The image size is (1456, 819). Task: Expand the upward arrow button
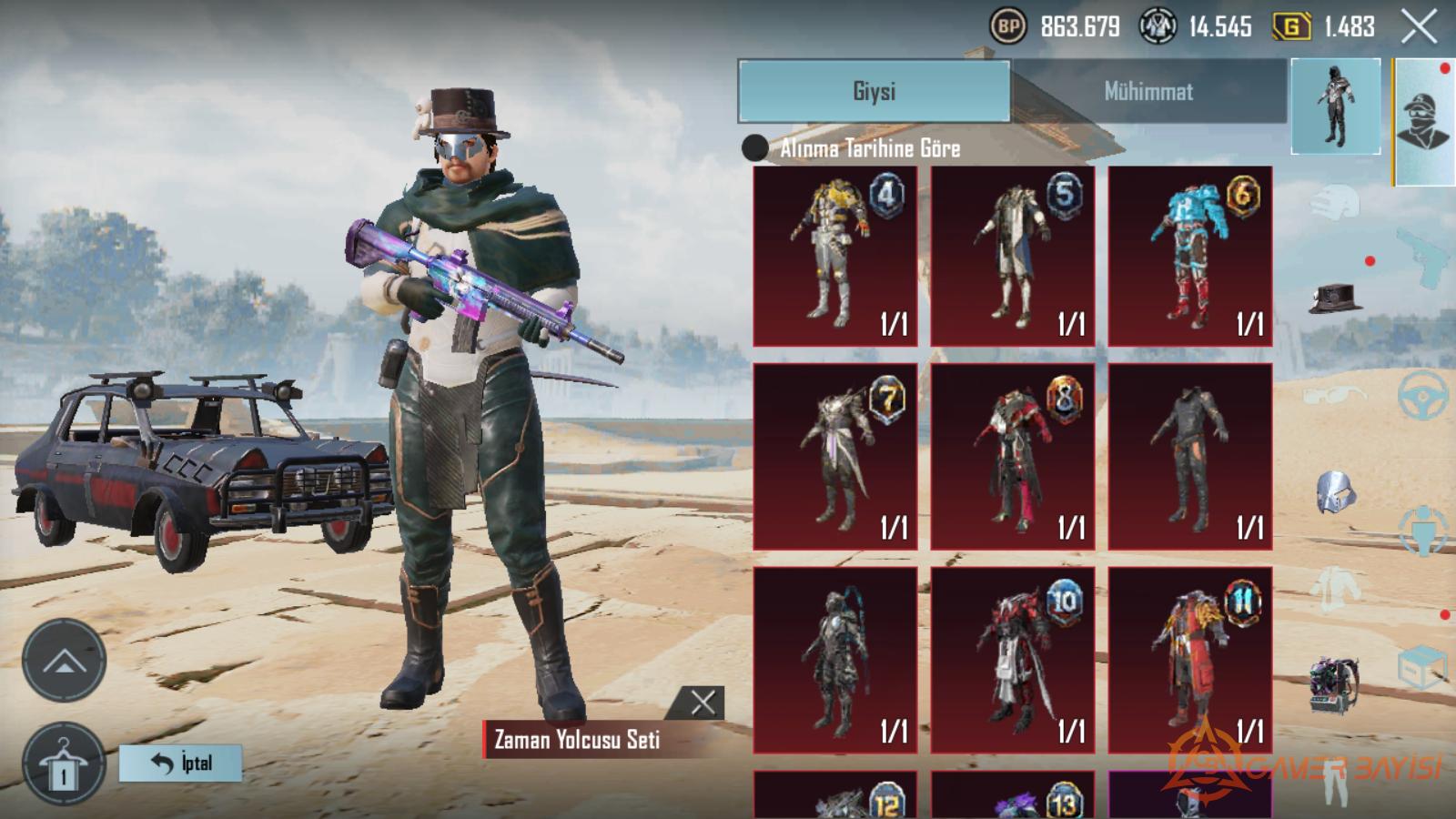click(64, 662)
